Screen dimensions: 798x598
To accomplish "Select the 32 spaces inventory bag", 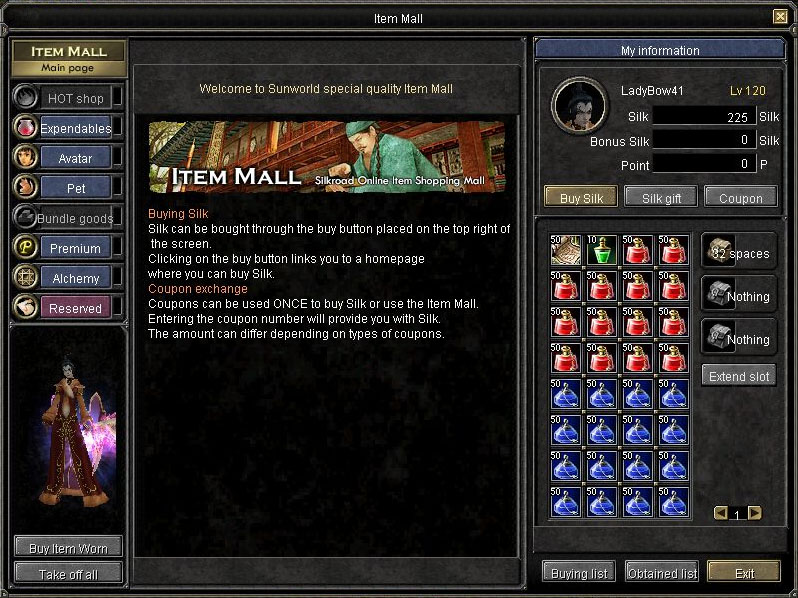I will [x=739, y=253].
